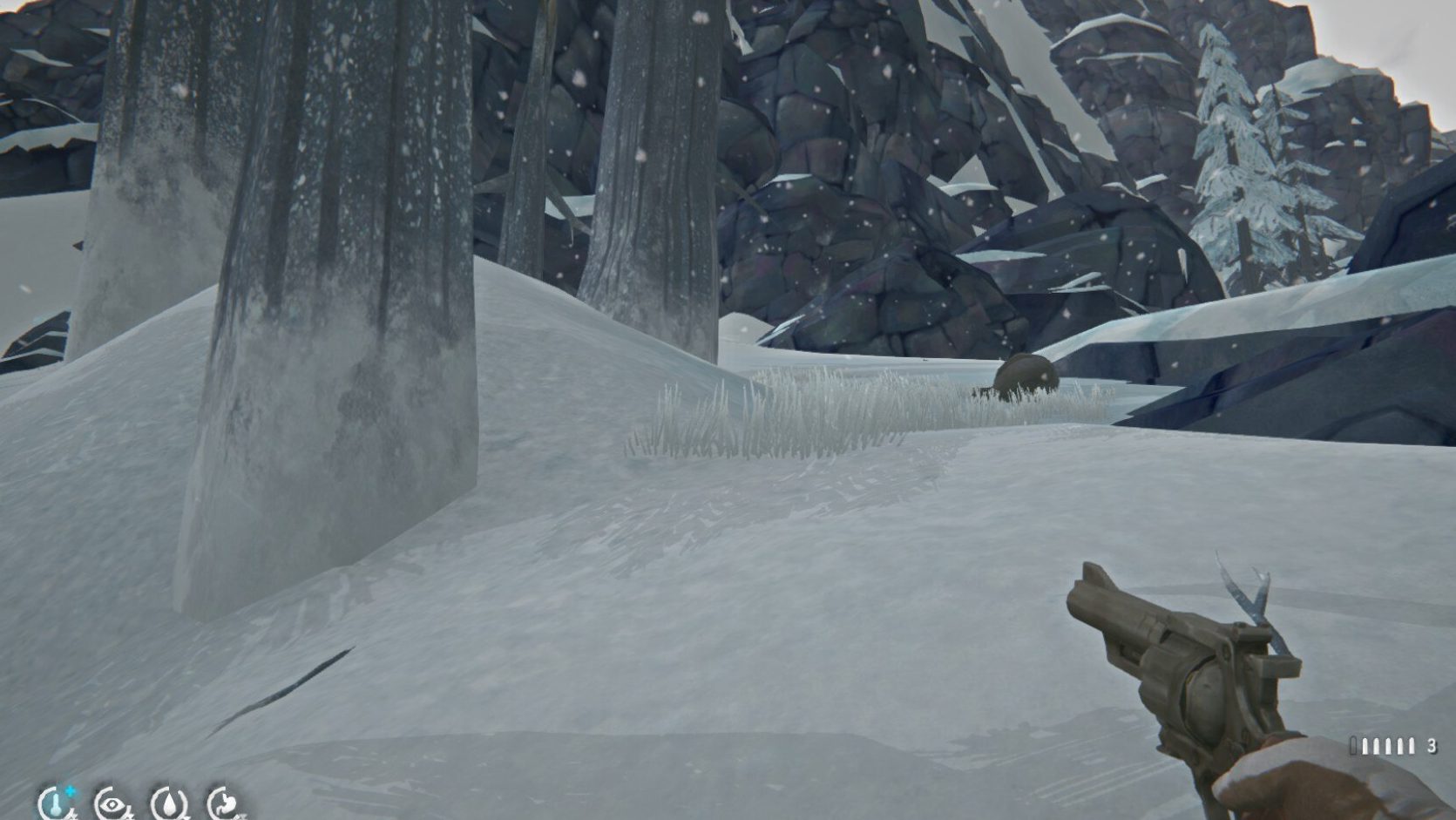Click the last loaded bullet icon
Image resolution: width=1456 pixels, height=820 pixels.
(1412, 745)
